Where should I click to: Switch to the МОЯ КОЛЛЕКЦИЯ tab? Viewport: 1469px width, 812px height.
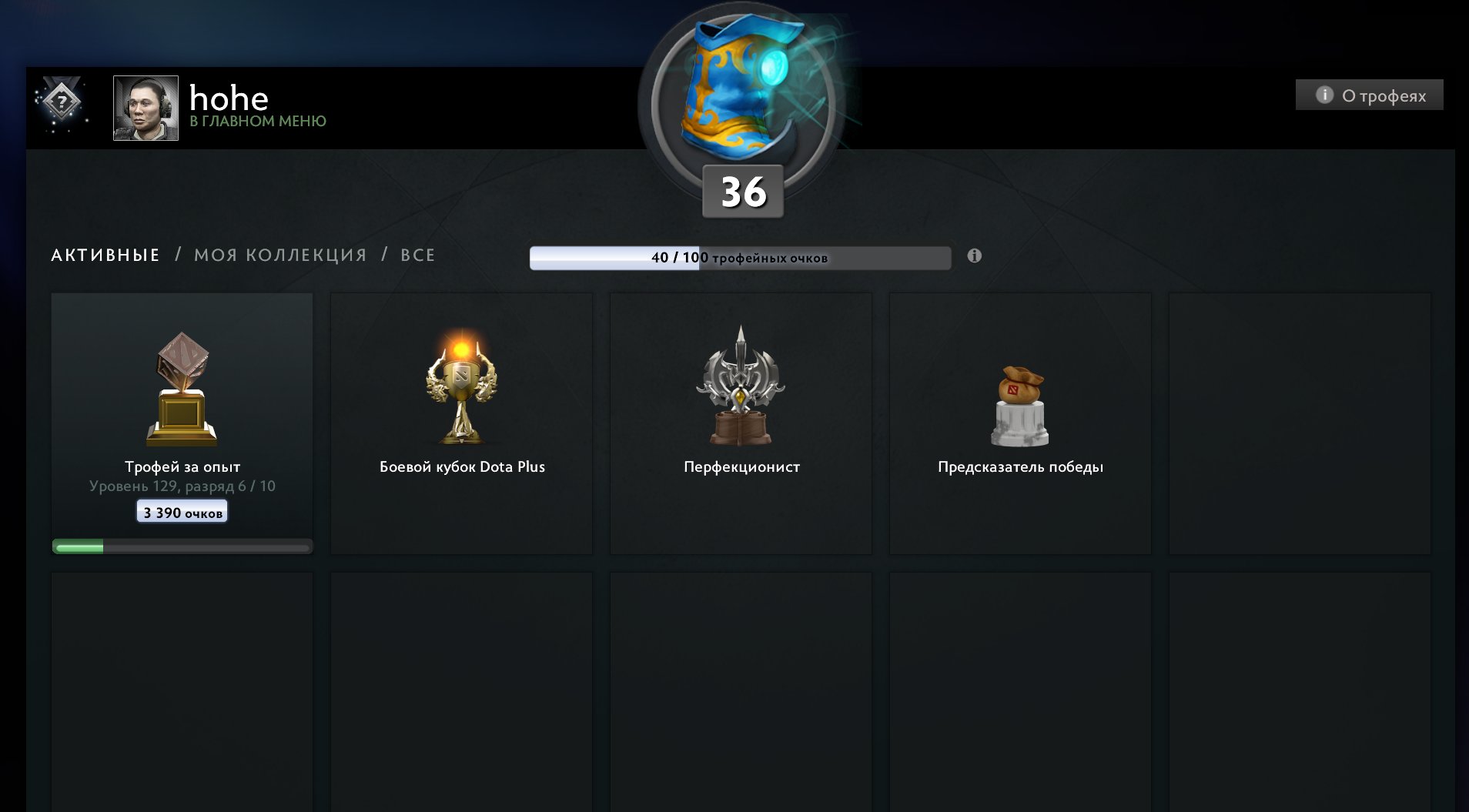280,254
